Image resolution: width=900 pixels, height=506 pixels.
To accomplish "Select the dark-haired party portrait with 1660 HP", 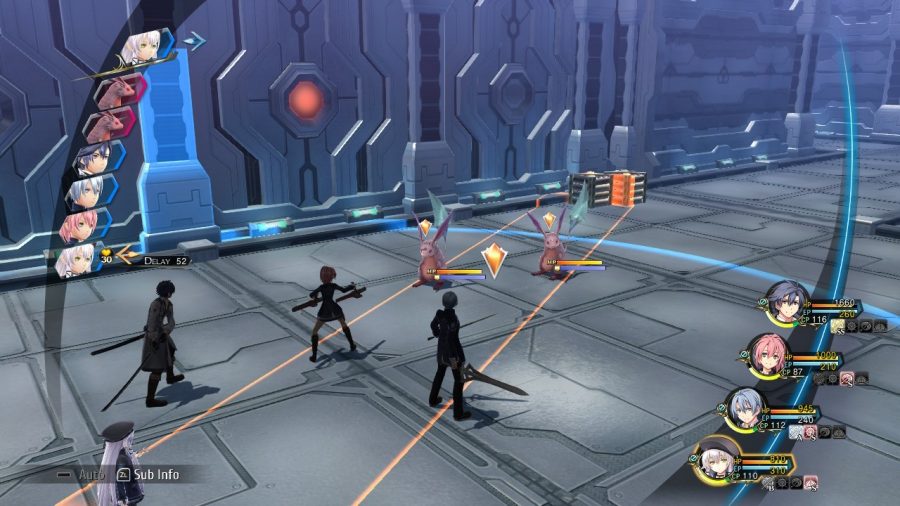I will click(783, 300).
